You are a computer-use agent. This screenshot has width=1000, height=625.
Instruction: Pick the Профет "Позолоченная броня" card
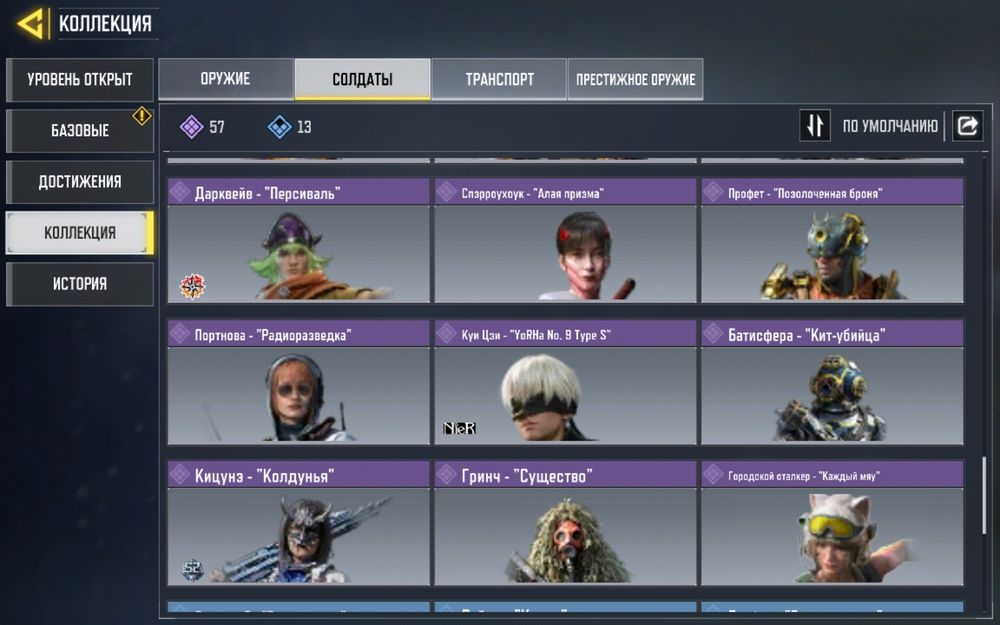click(832, 241)
